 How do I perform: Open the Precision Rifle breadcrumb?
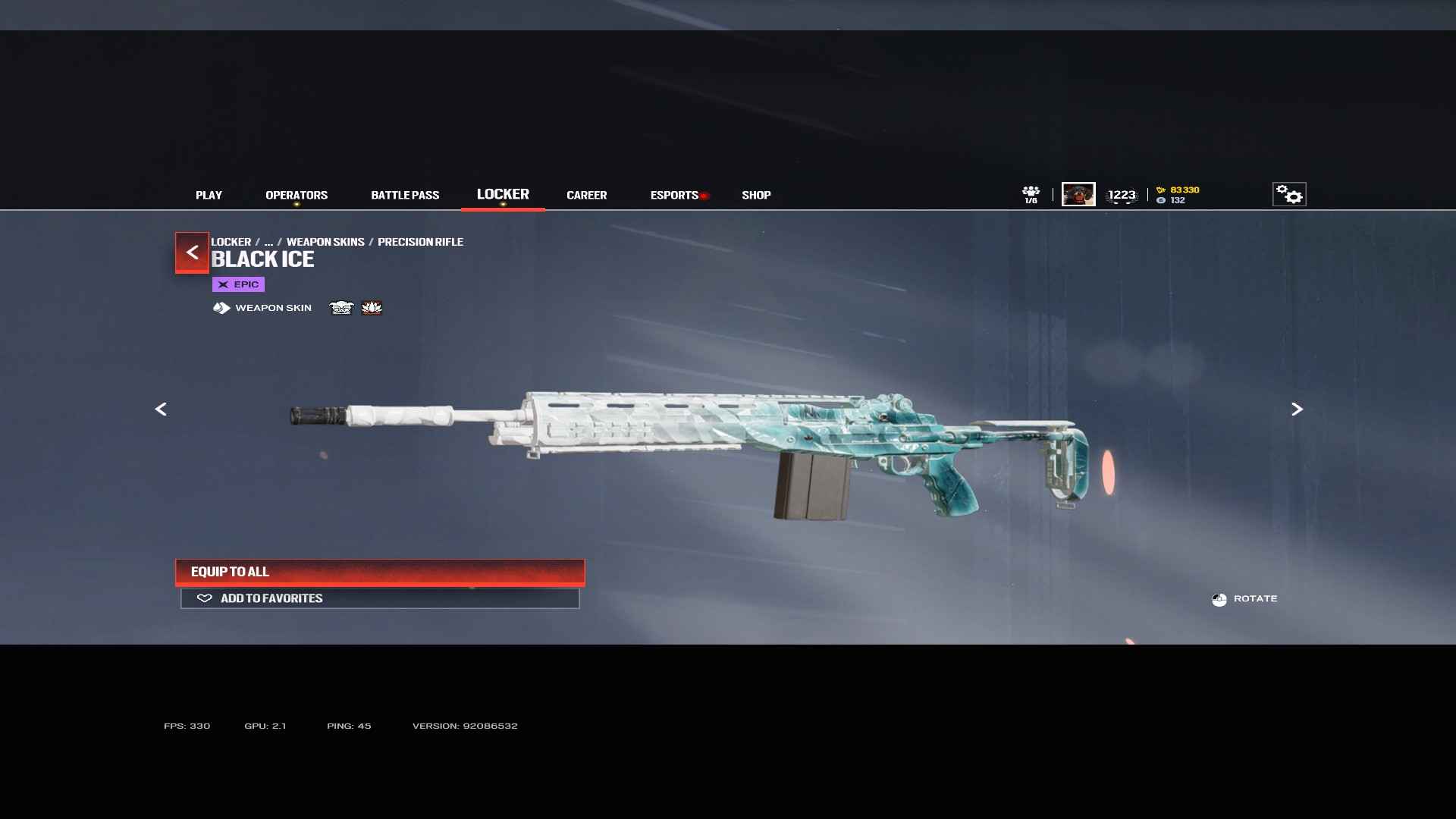(x=420, y=242)
